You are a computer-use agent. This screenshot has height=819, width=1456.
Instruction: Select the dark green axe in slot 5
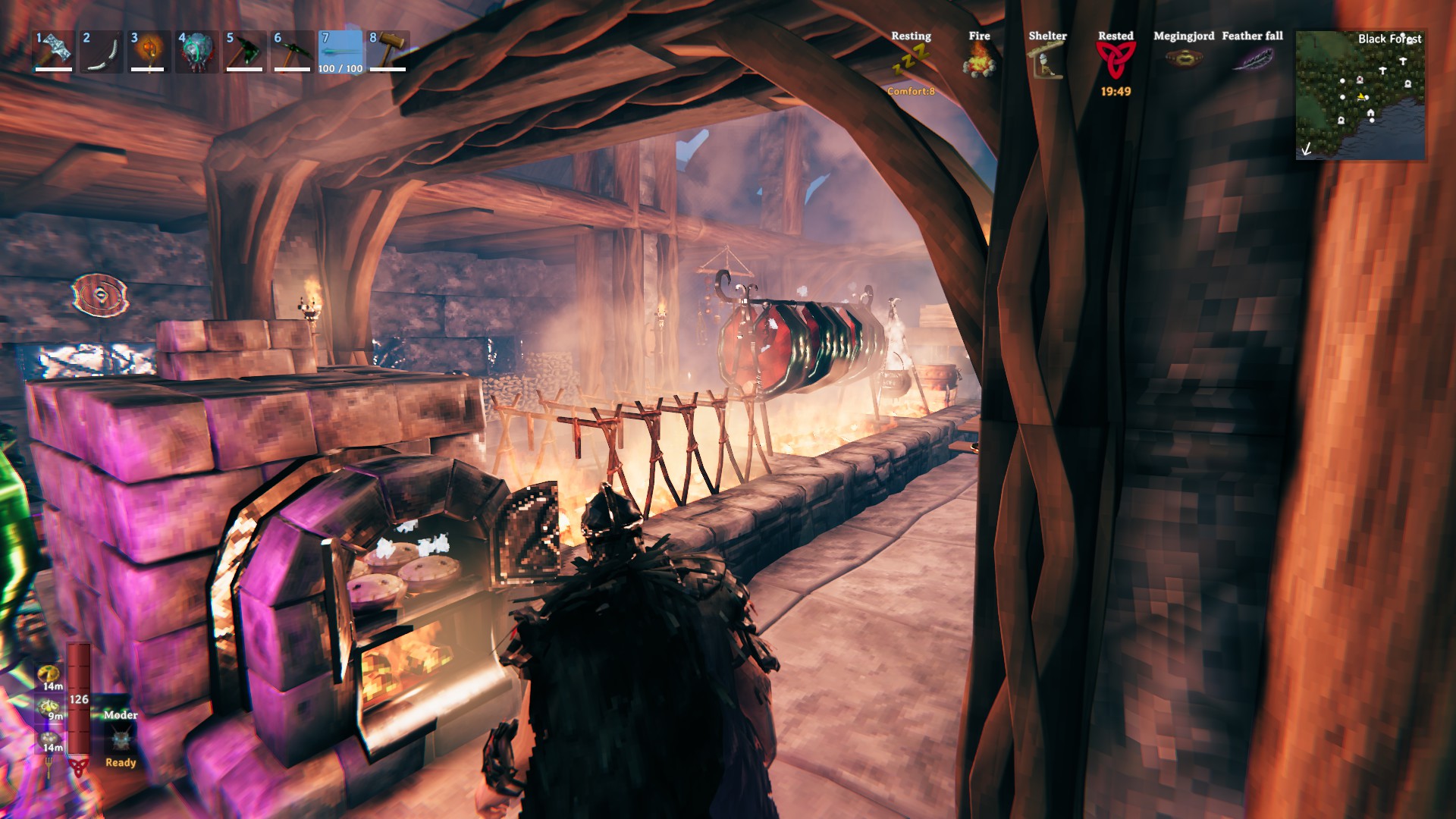pyautogui.click(x=244, y=51)
